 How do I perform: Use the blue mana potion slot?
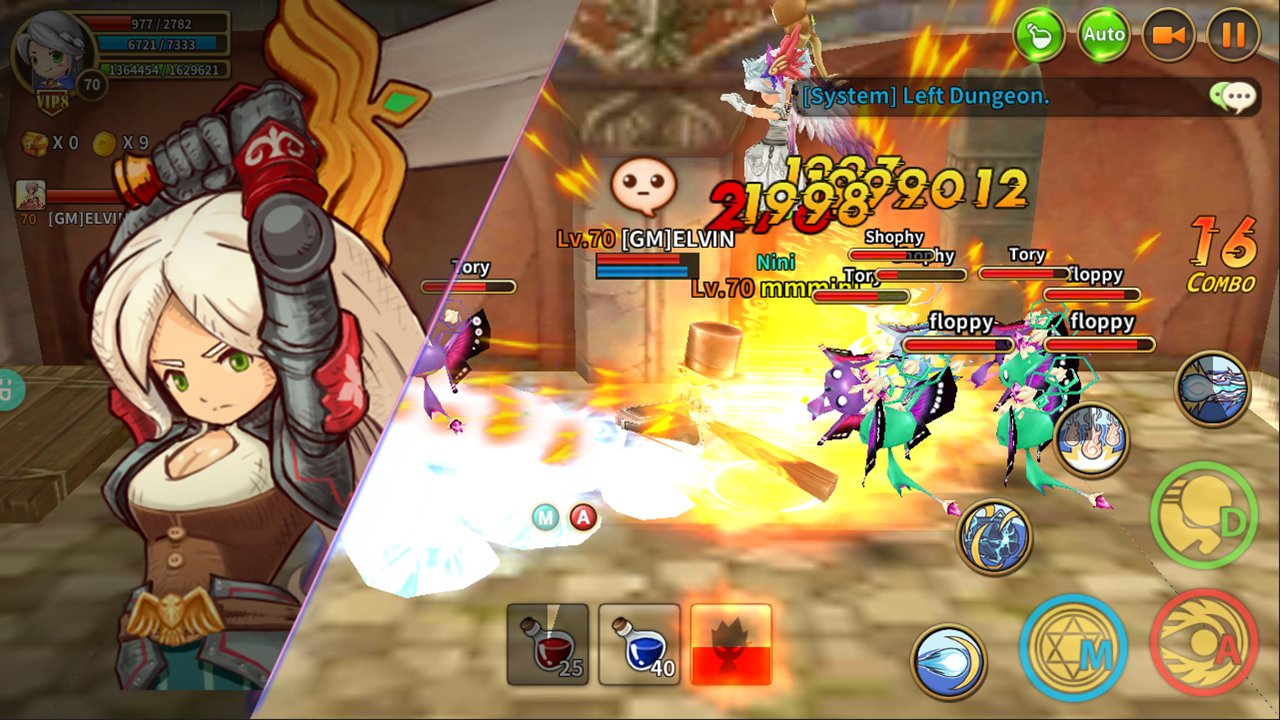639,644
